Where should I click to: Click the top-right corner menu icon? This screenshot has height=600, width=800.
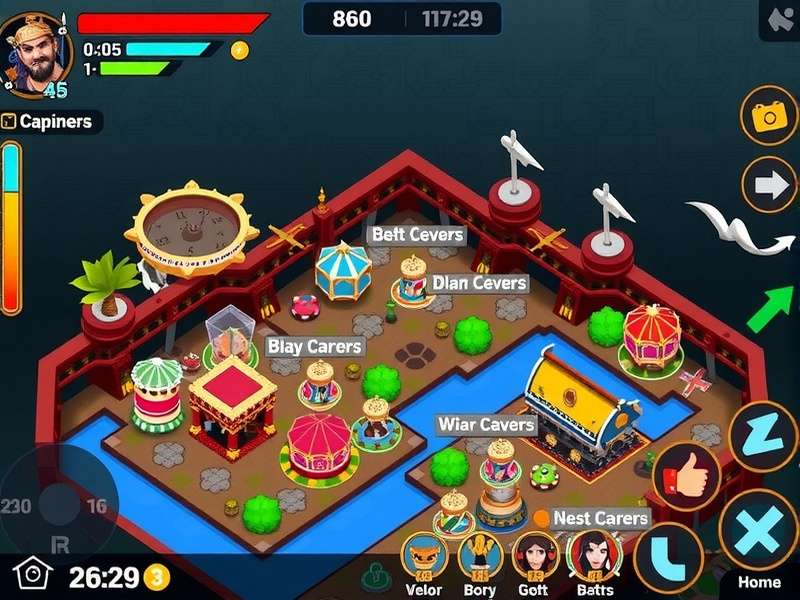(x=777, y=20)
